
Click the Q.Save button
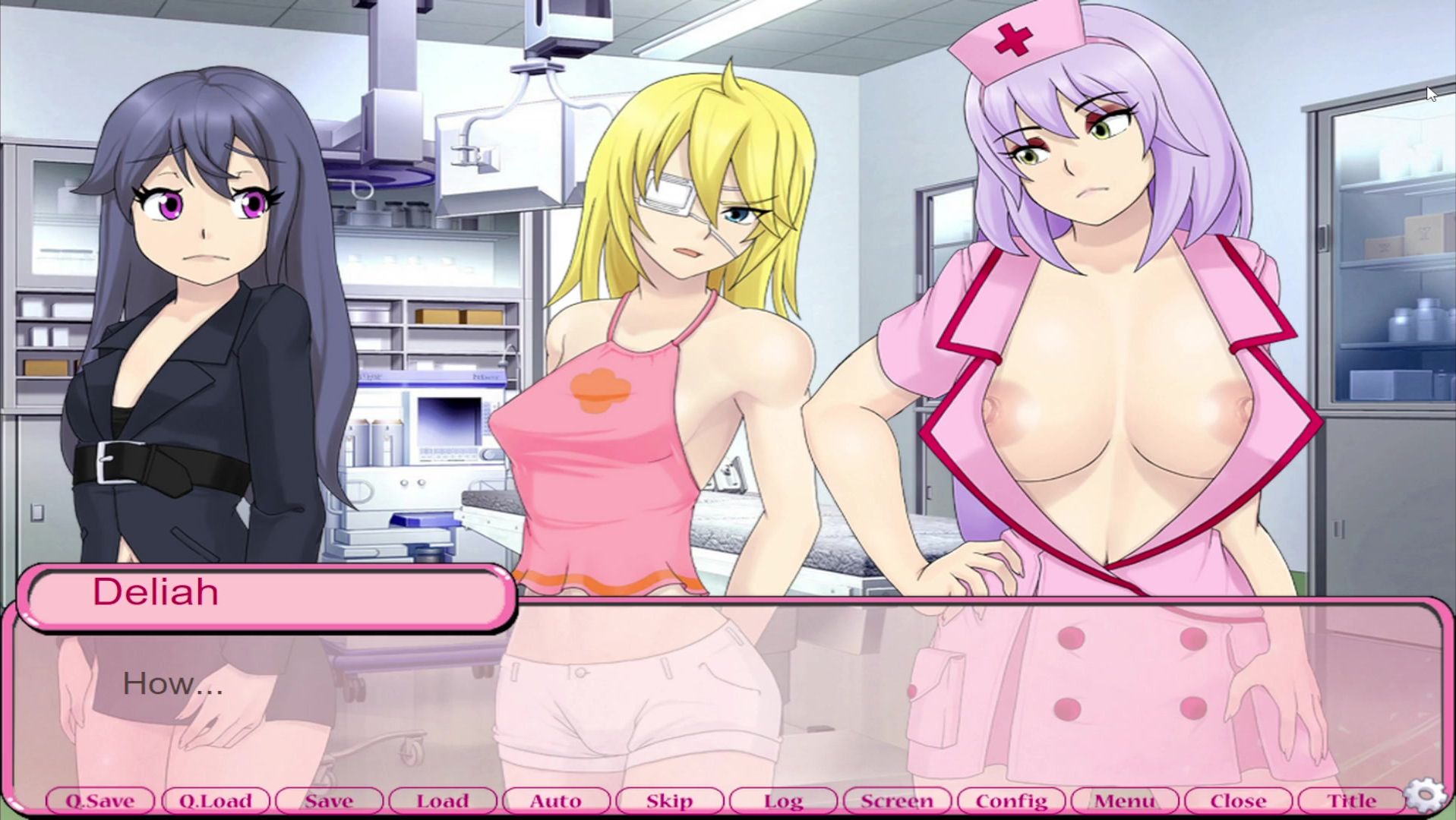(x=99, y=801)
